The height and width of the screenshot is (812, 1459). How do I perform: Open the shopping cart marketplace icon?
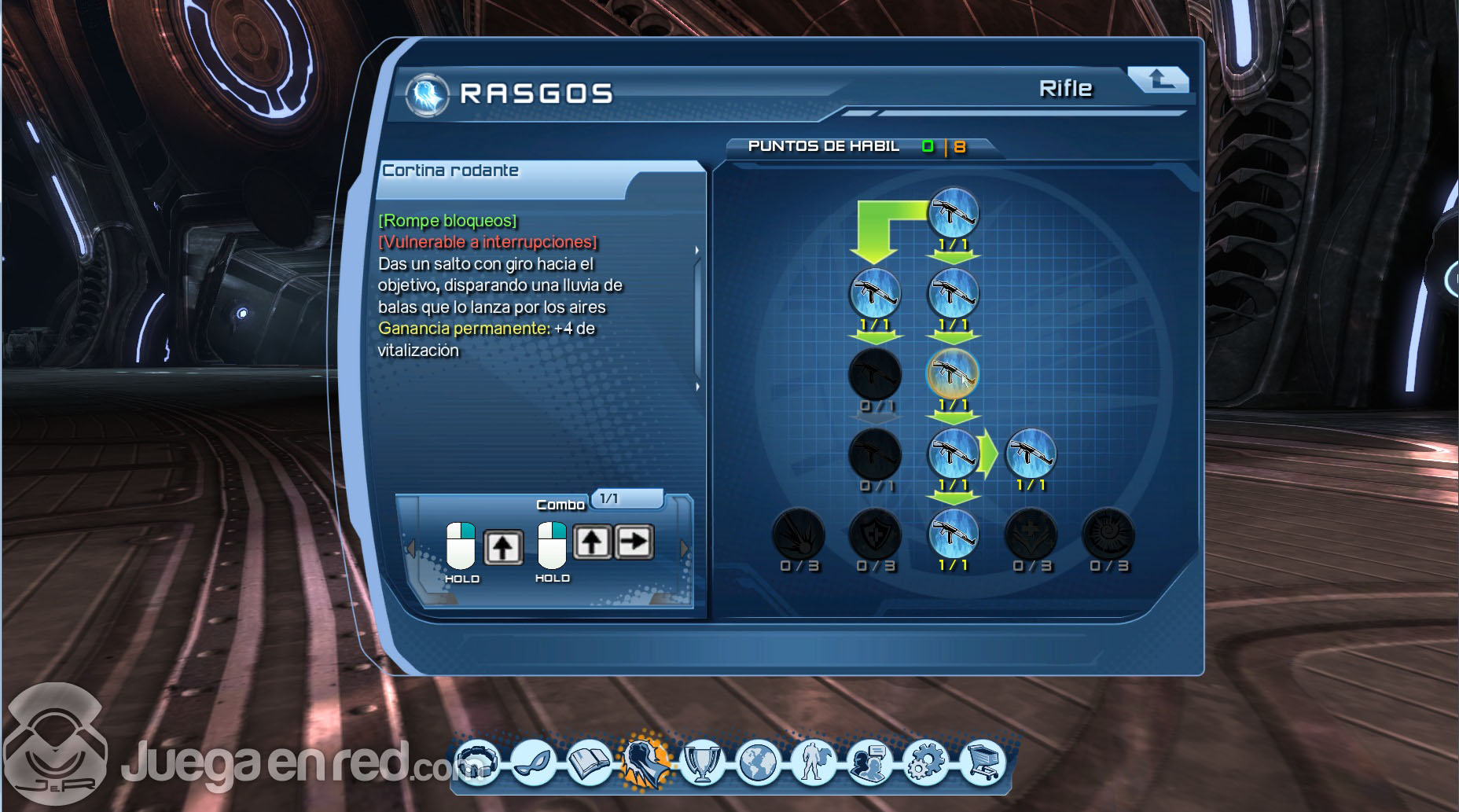tap(982, 762)
